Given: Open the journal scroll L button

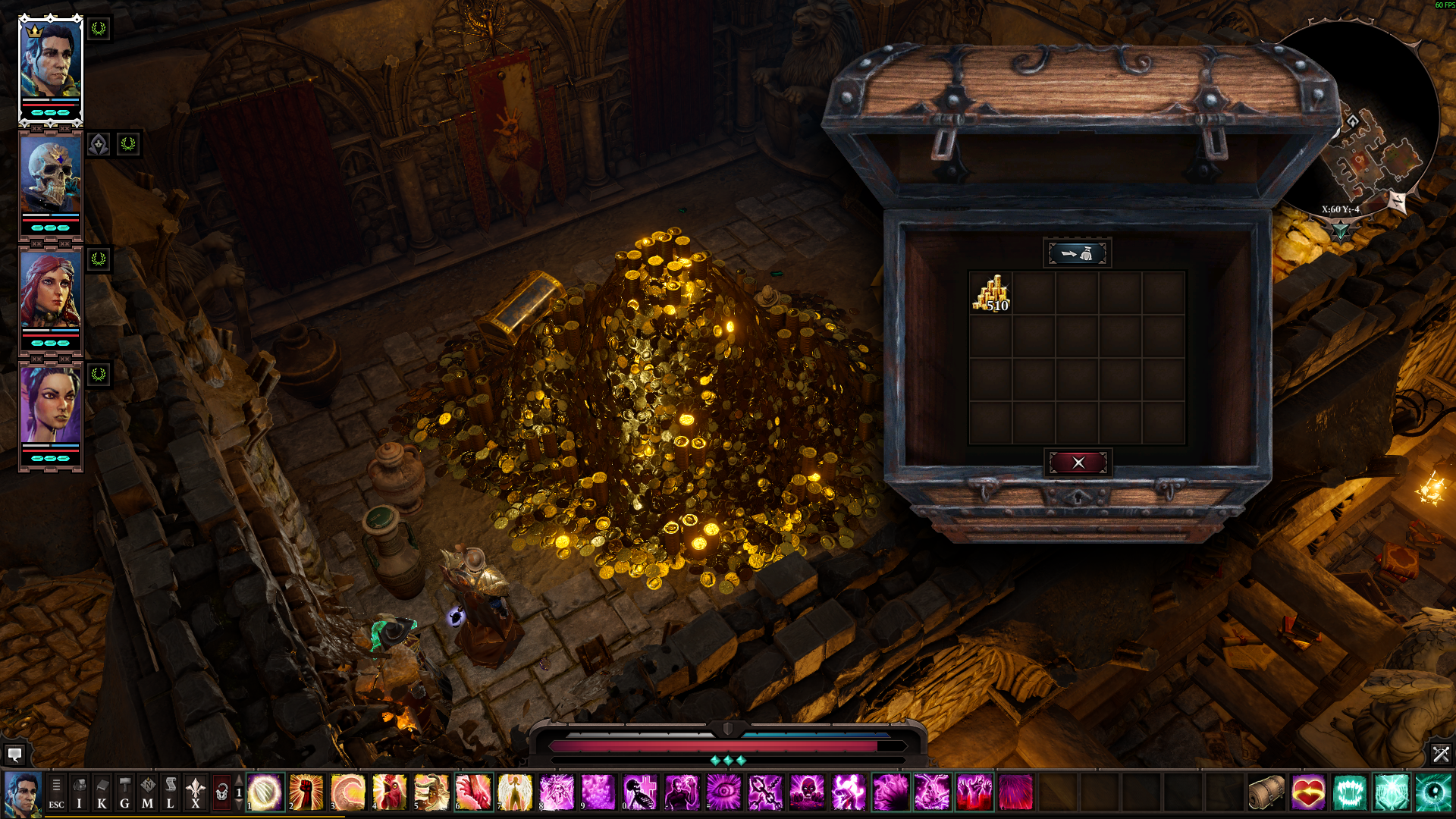Looking at the screenshot, I should tap(170, 793).
